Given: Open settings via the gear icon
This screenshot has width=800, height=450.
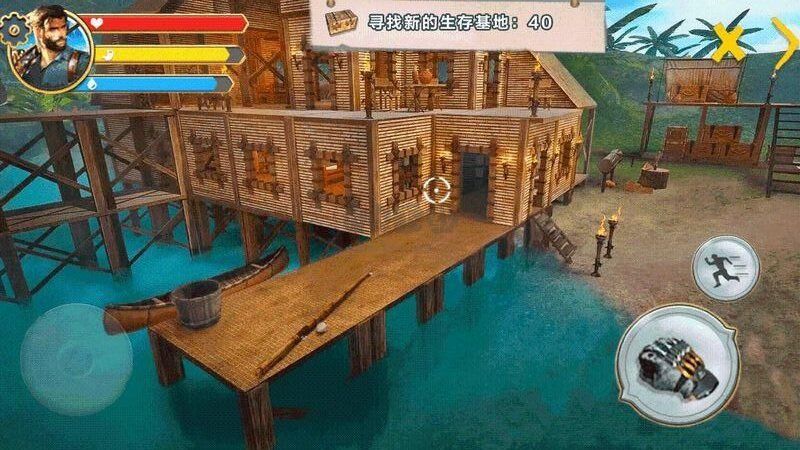Looking at the screenshot, I should (12, 28).
